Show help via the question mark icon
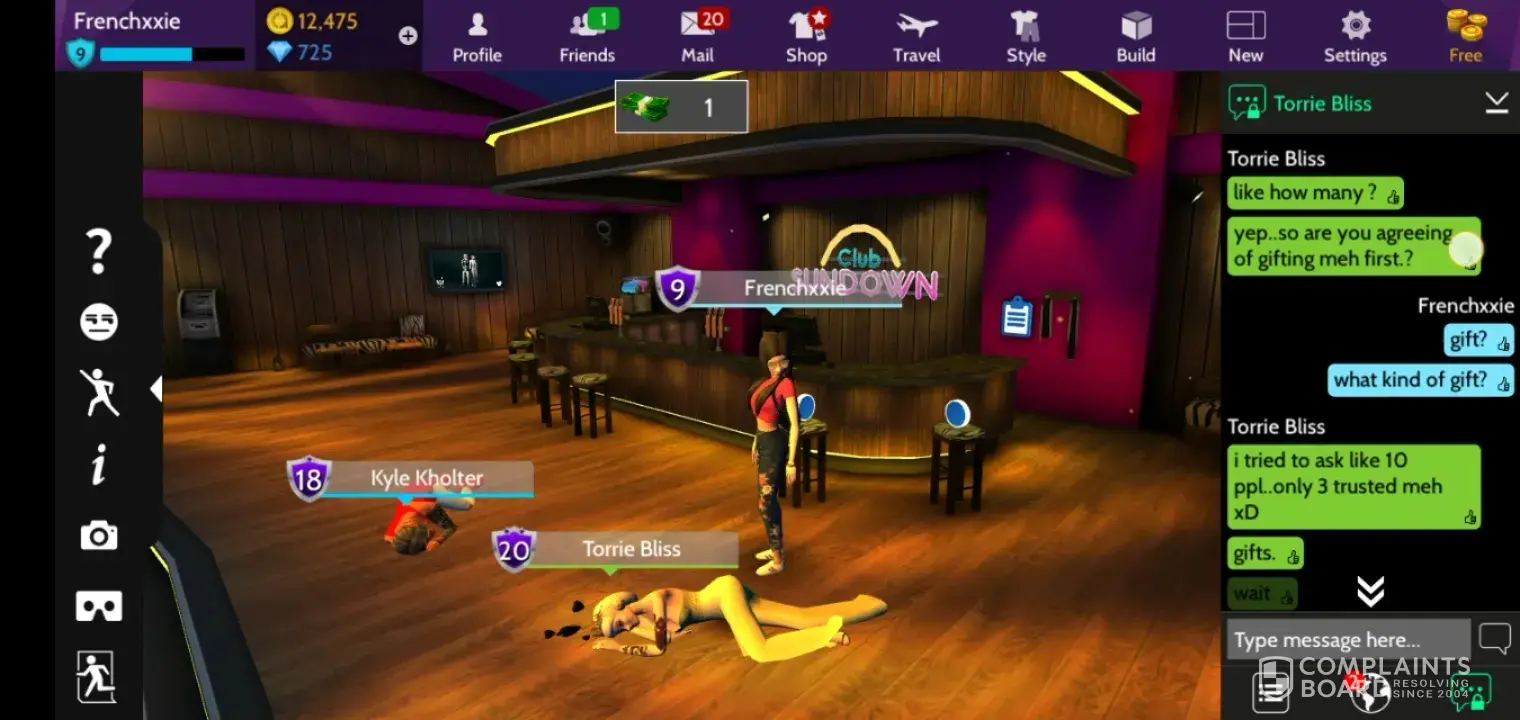The image size is (1520, 720). click(x=99, y=251)
